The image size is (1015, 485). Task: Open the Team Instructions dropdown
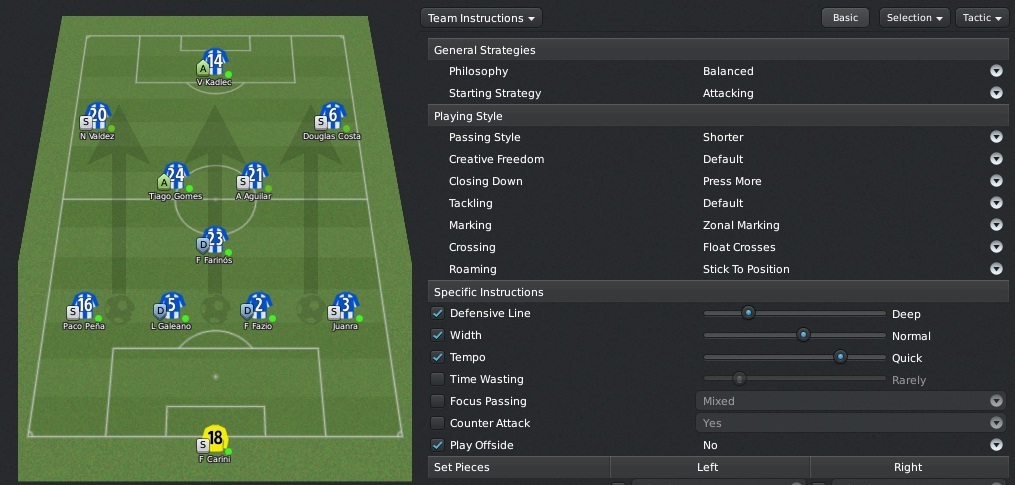point(483,18)
